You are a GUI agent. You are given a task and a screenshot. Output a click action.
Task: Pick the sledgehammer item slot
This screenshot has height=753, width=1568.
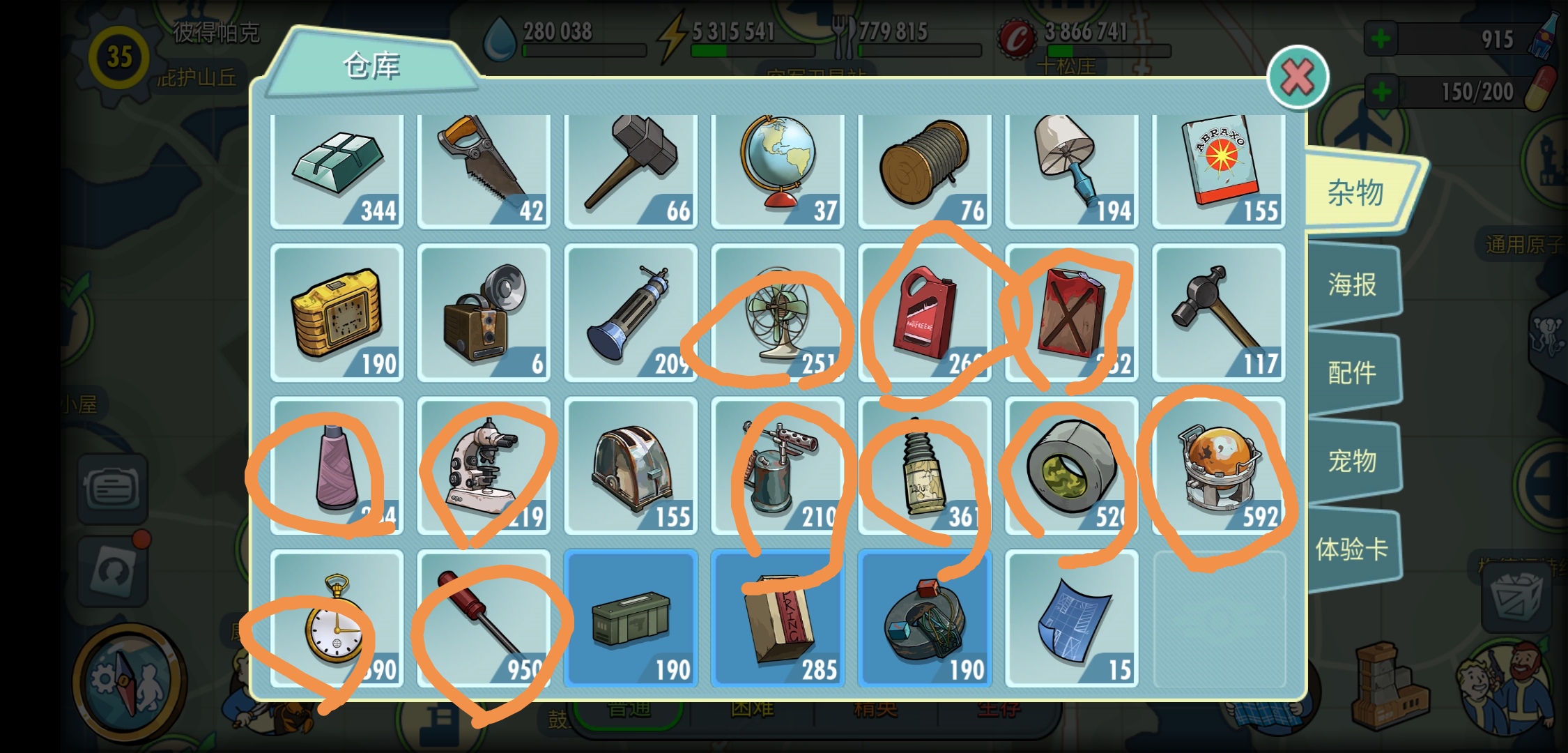631,169
